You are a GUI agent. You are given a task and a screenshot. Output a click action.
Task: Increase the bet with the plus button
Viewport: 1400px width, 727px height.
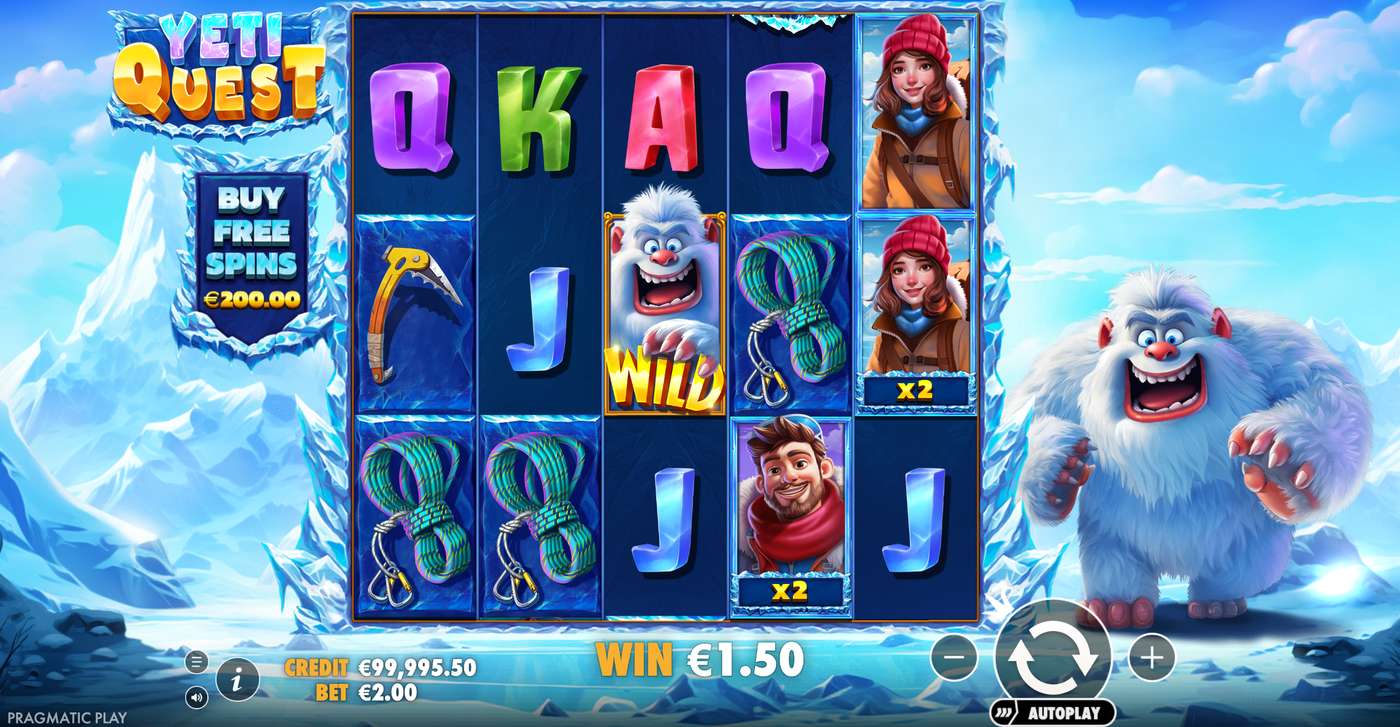tap(1151, 658)
